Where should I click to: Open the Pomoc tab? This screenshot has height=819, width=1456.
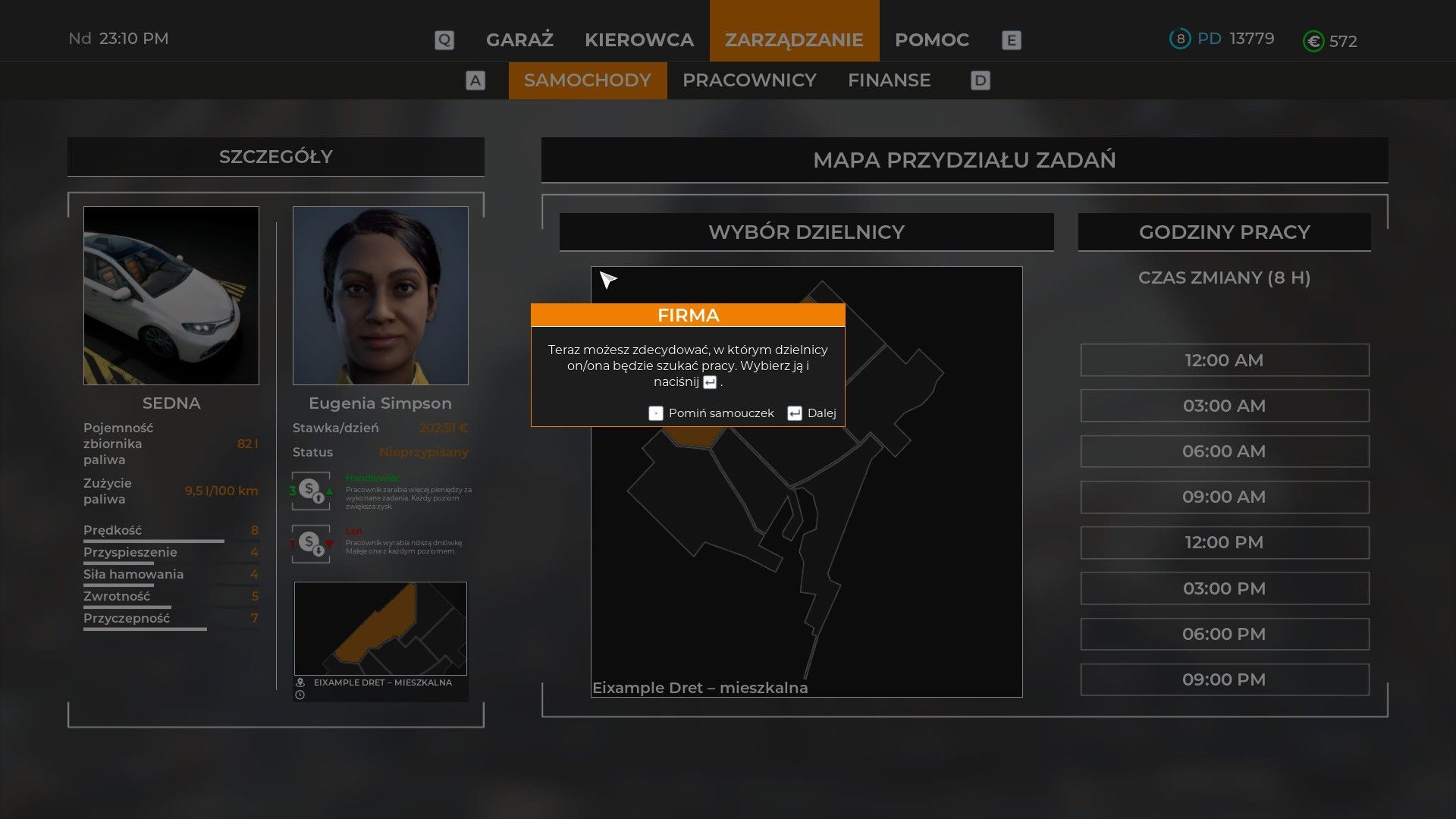pyautogui.click(x=931, y=39)
